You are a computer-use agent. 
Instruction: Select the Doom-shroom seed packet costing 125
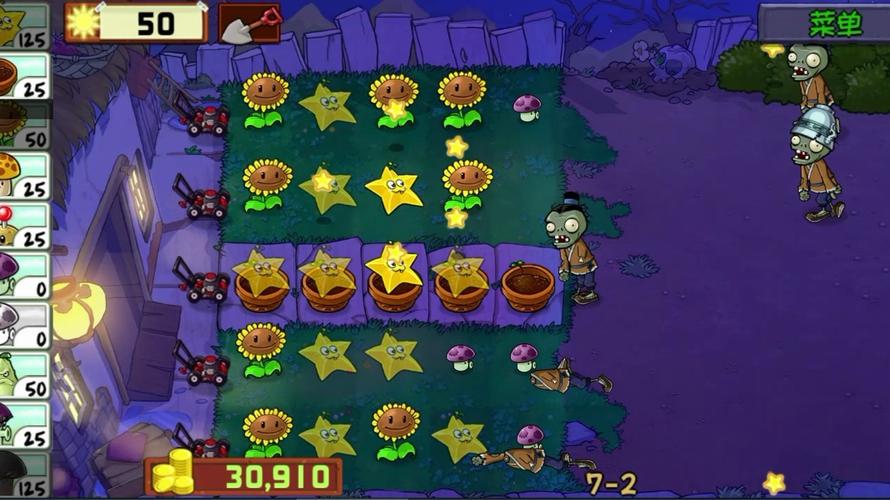point(24,475)
